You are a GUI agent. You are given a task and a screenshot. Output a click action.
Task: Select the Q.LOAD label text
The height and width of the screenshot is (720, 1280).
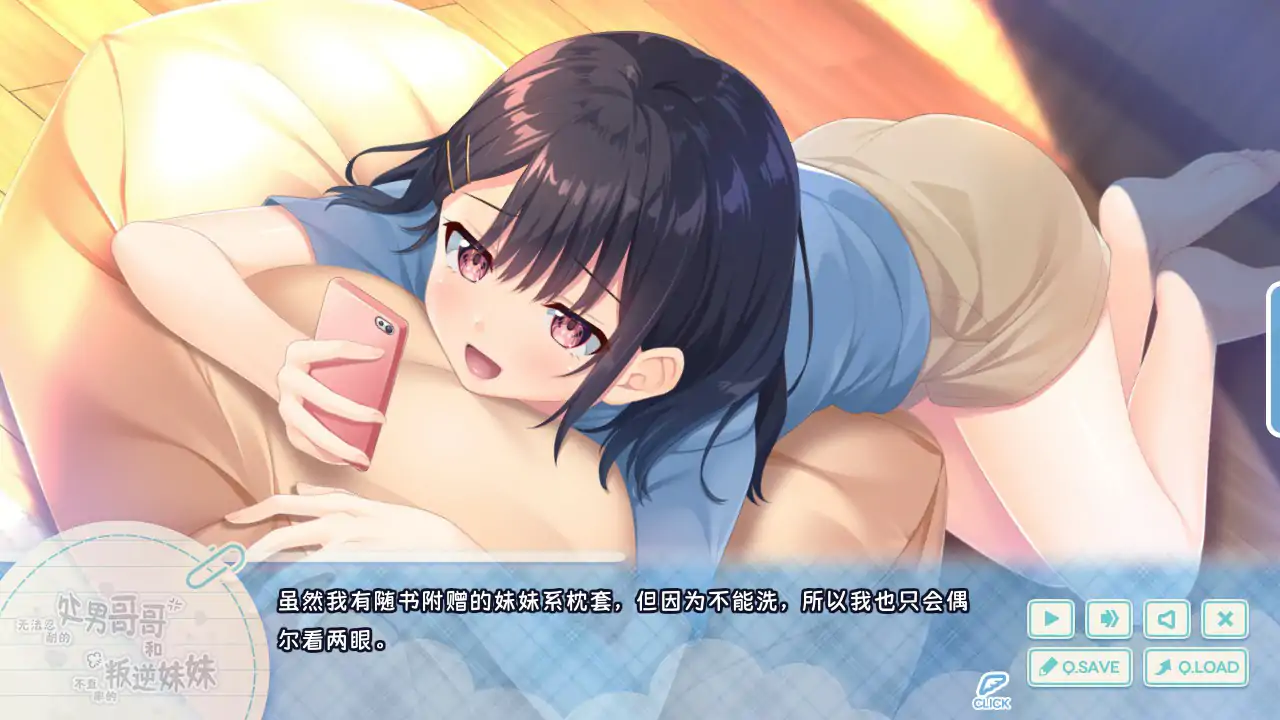tap(1210, 667)
